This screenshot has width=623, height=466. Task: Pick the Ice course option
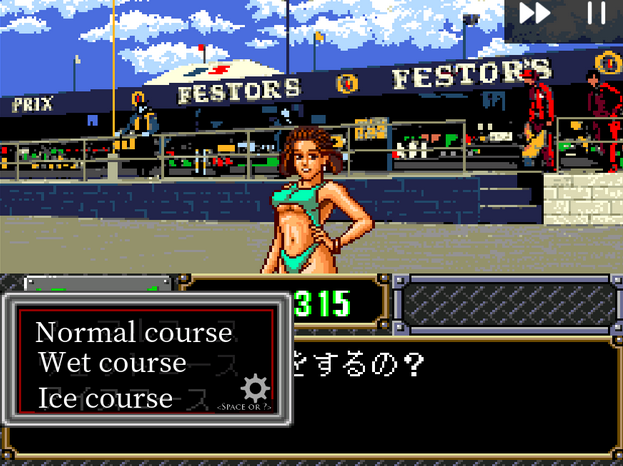(105, 397)
